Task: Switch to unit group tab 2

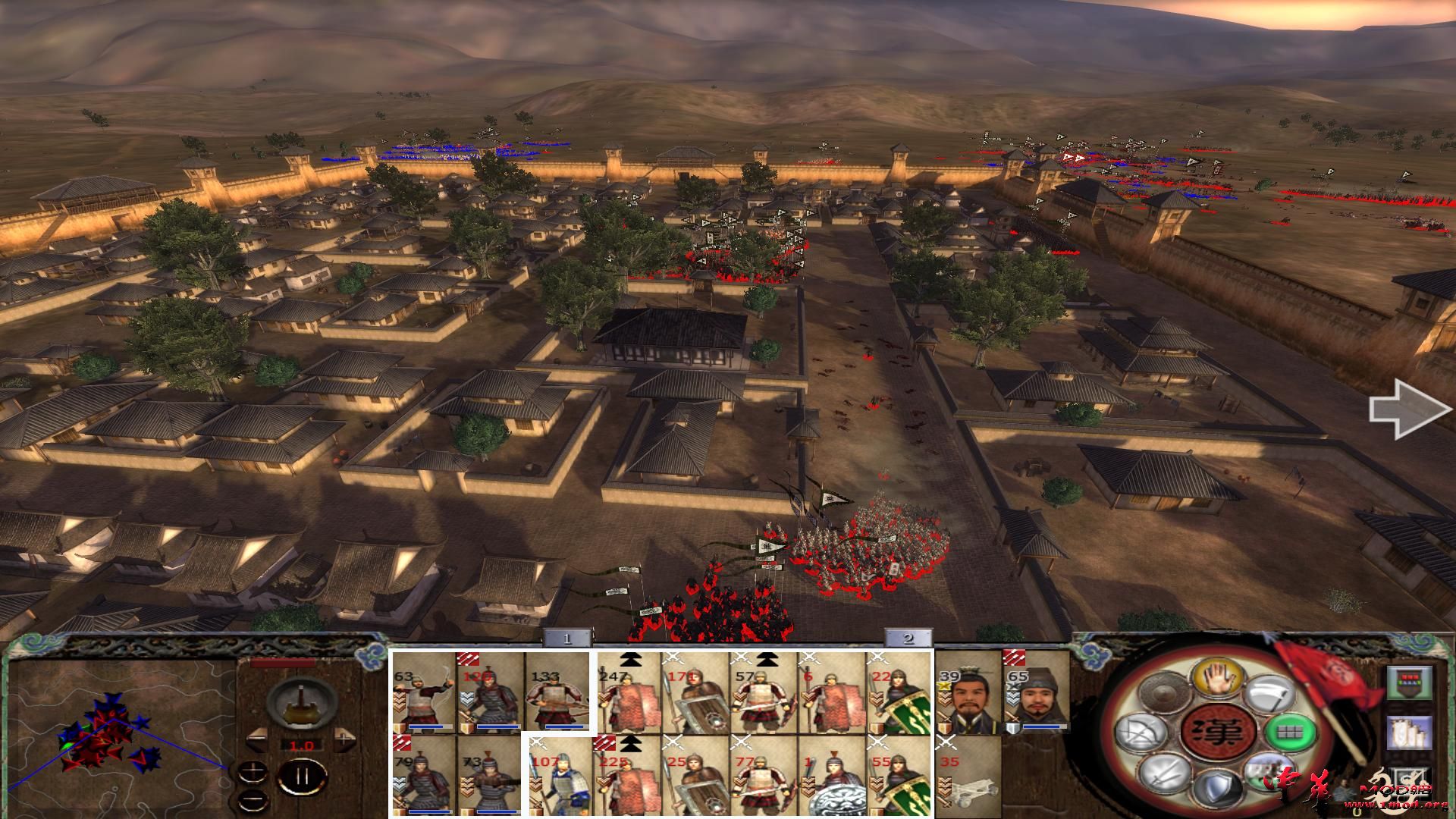Action: [908, 639]
